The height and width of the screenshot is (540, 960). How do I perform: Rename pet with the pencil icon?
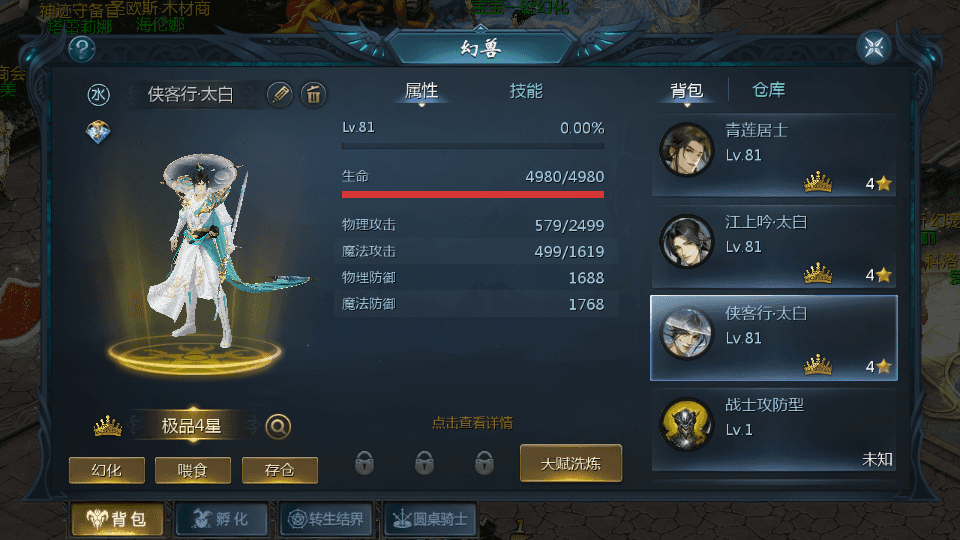tap(280, 95)
